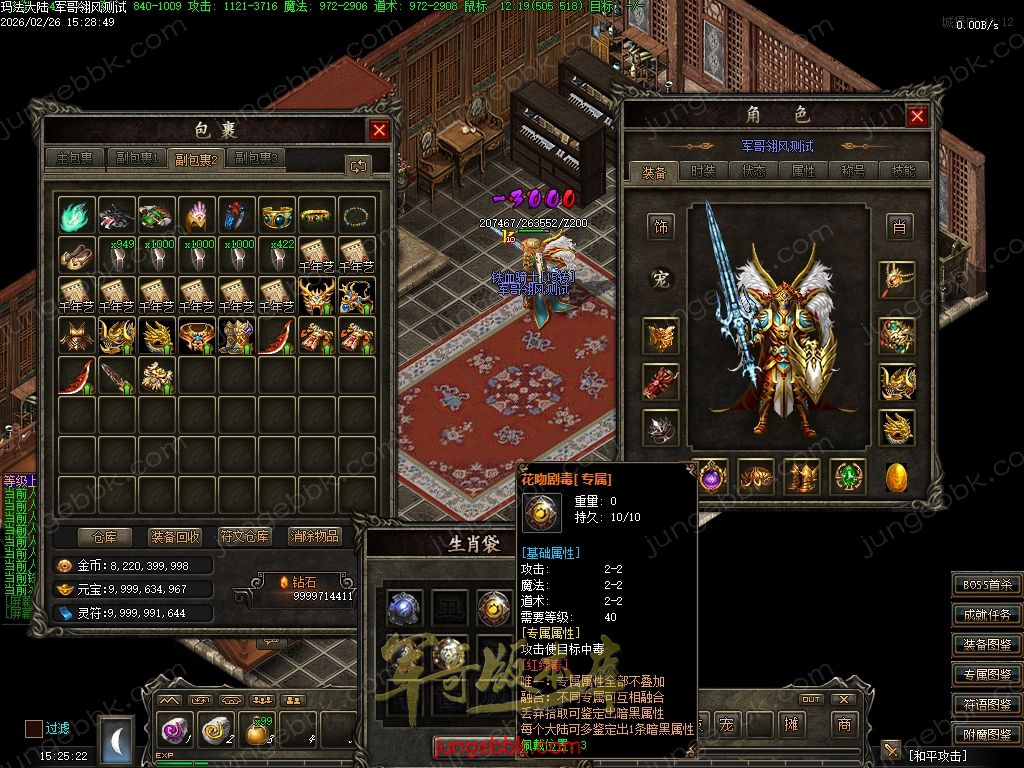Open the 仓库 warehouse button
The image size is (1024, 768).
click(105, 537)
